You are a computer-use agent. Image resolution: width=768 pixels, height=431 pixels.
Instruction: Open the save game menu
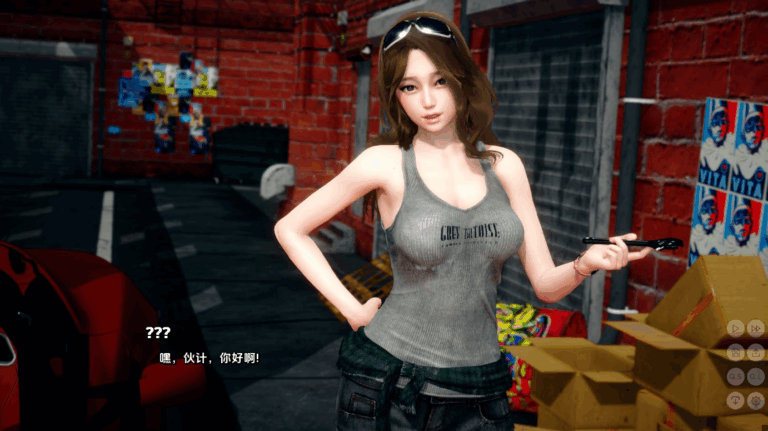(x=735, y=353)
